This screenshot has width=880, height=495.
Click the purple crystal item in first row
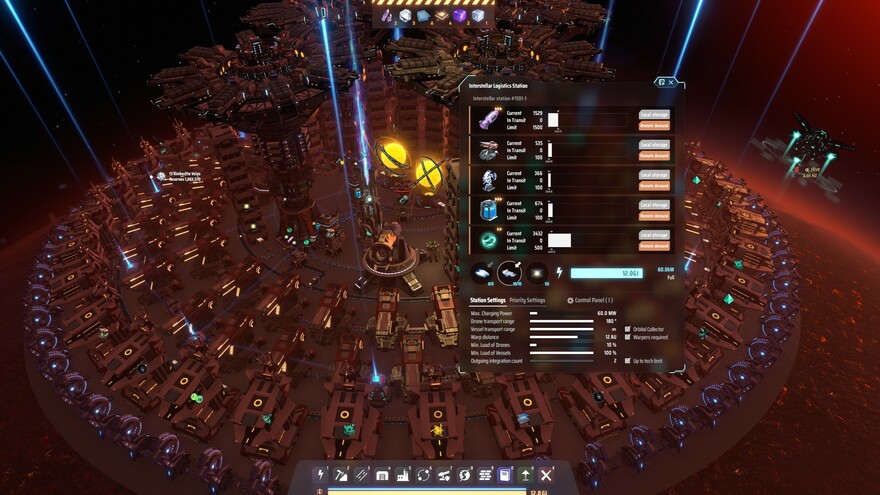(487, 120)
